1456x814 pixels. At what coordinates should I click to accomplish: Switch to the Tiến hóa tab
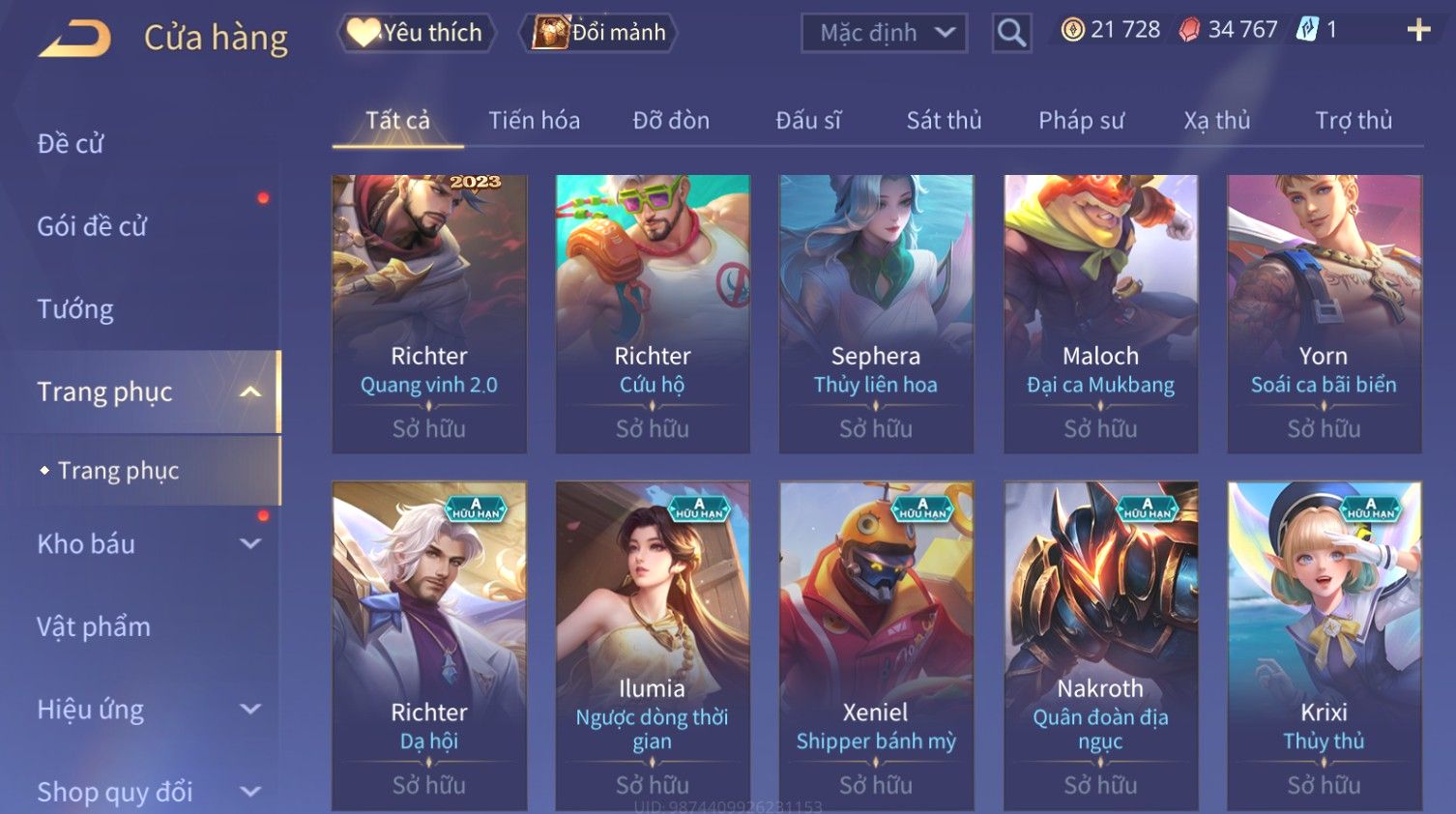coord(534,121)
